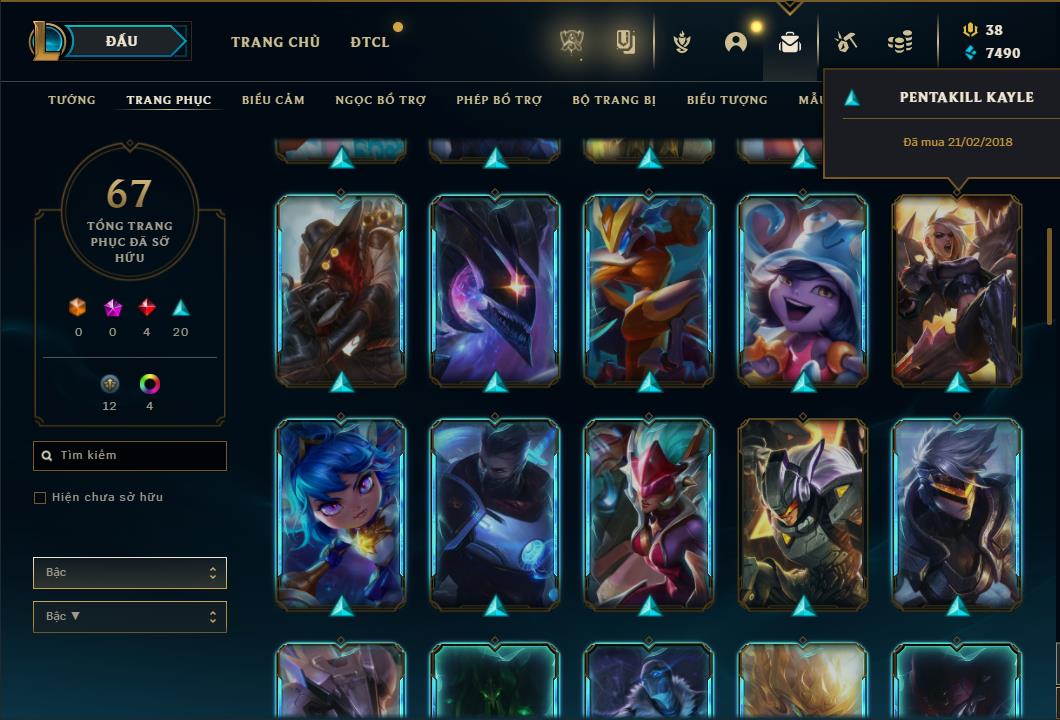This screenshot has width=1060, height=720.
Task: Select the BIỂU CẢM tab
Action: [x=273, y=100]
